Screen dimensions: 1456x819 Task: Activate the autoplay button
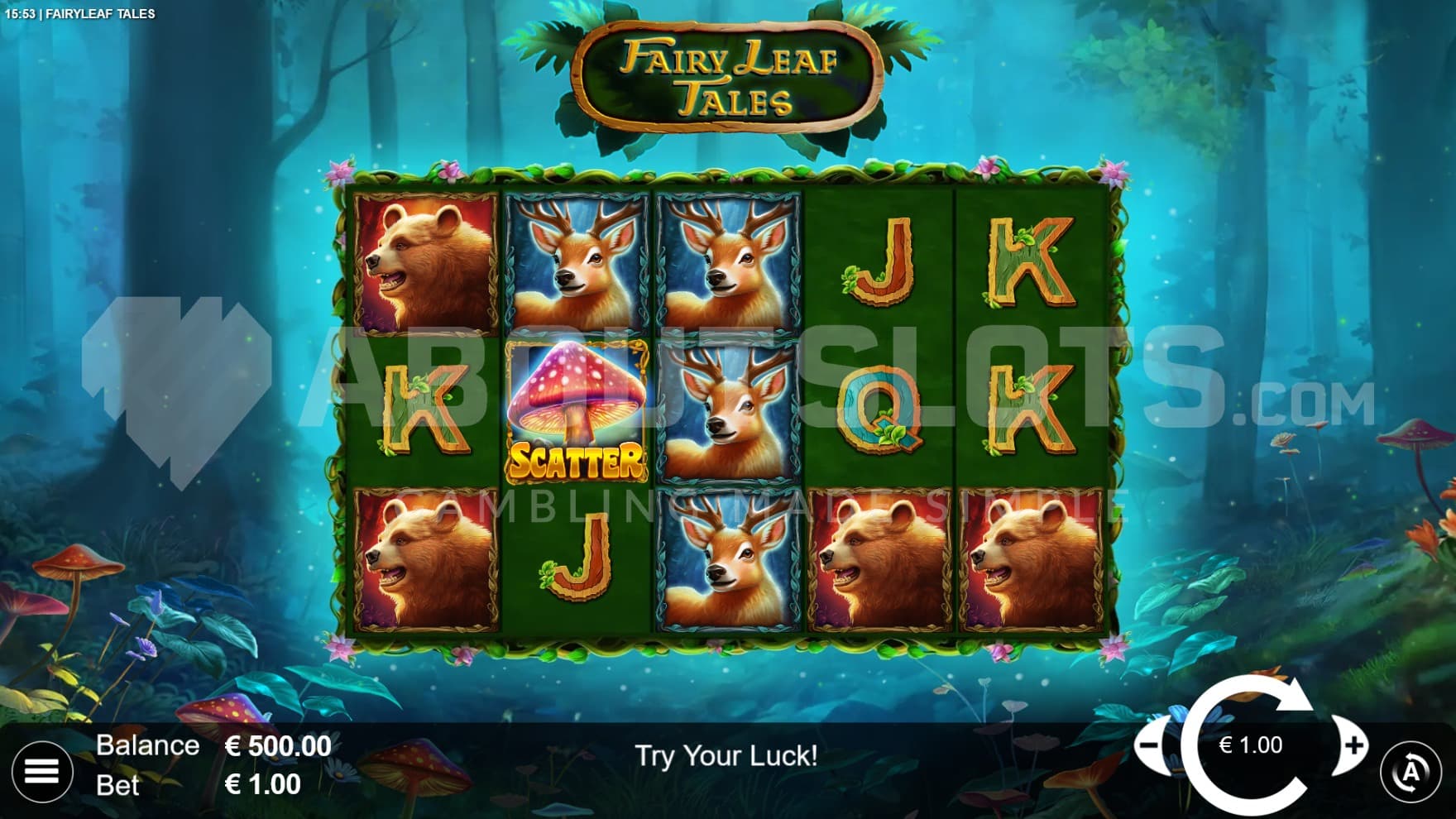1410,773
